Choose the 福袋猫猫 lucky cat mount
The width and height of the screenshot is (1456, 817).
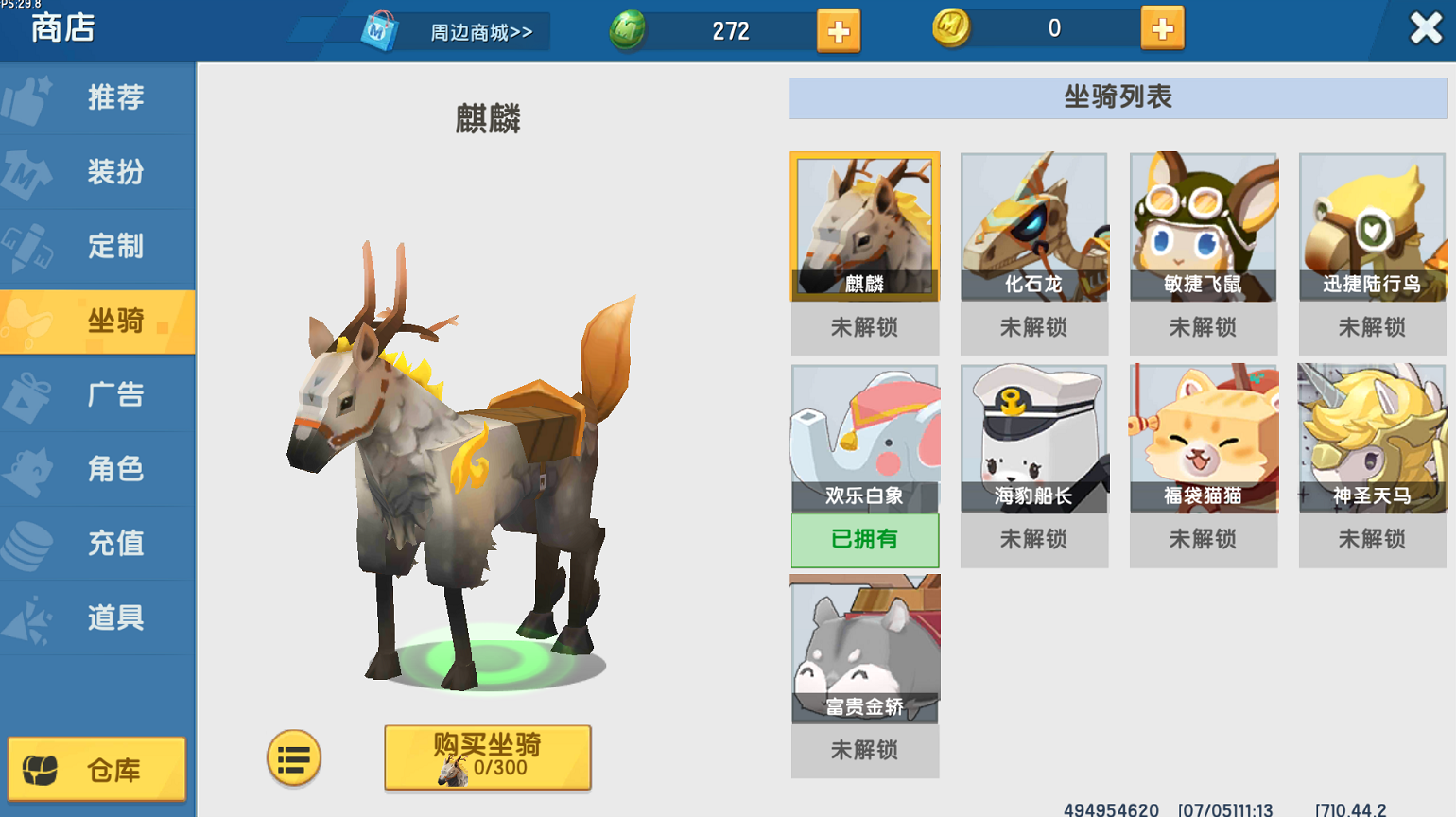pyautogui.click(x=1203, y=440)
